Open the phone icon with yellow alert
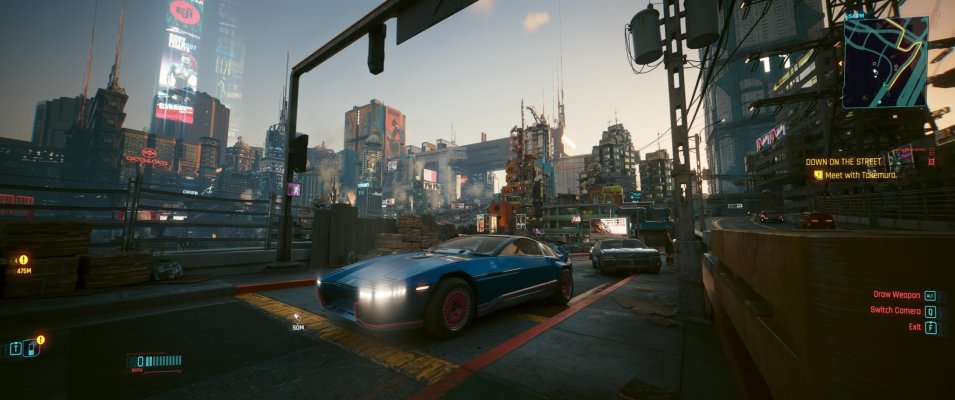The width and height of the screenshot is (955, 400). click(x=32, y=348)
